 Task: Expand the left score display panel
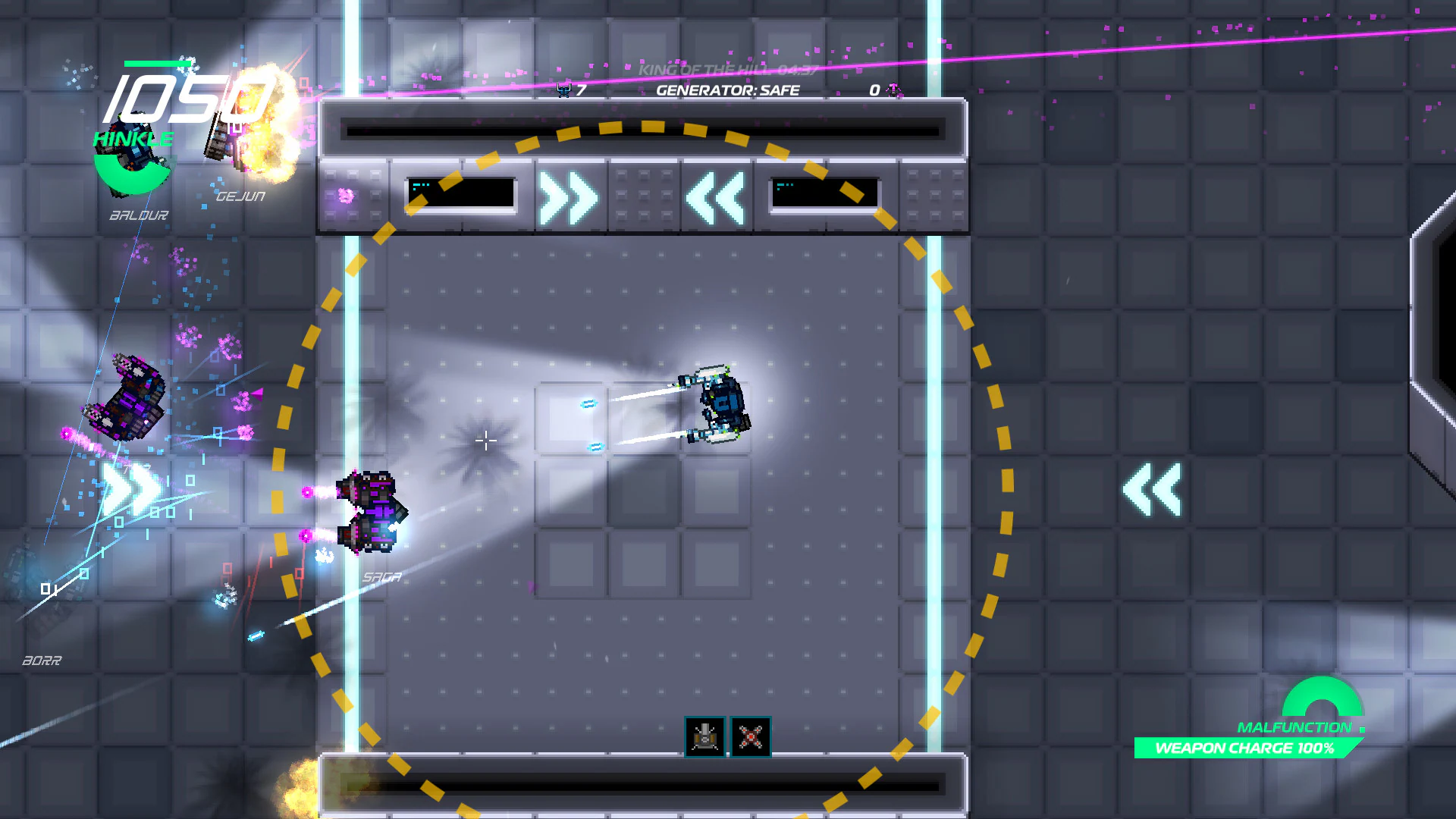[x=461, y=194]
